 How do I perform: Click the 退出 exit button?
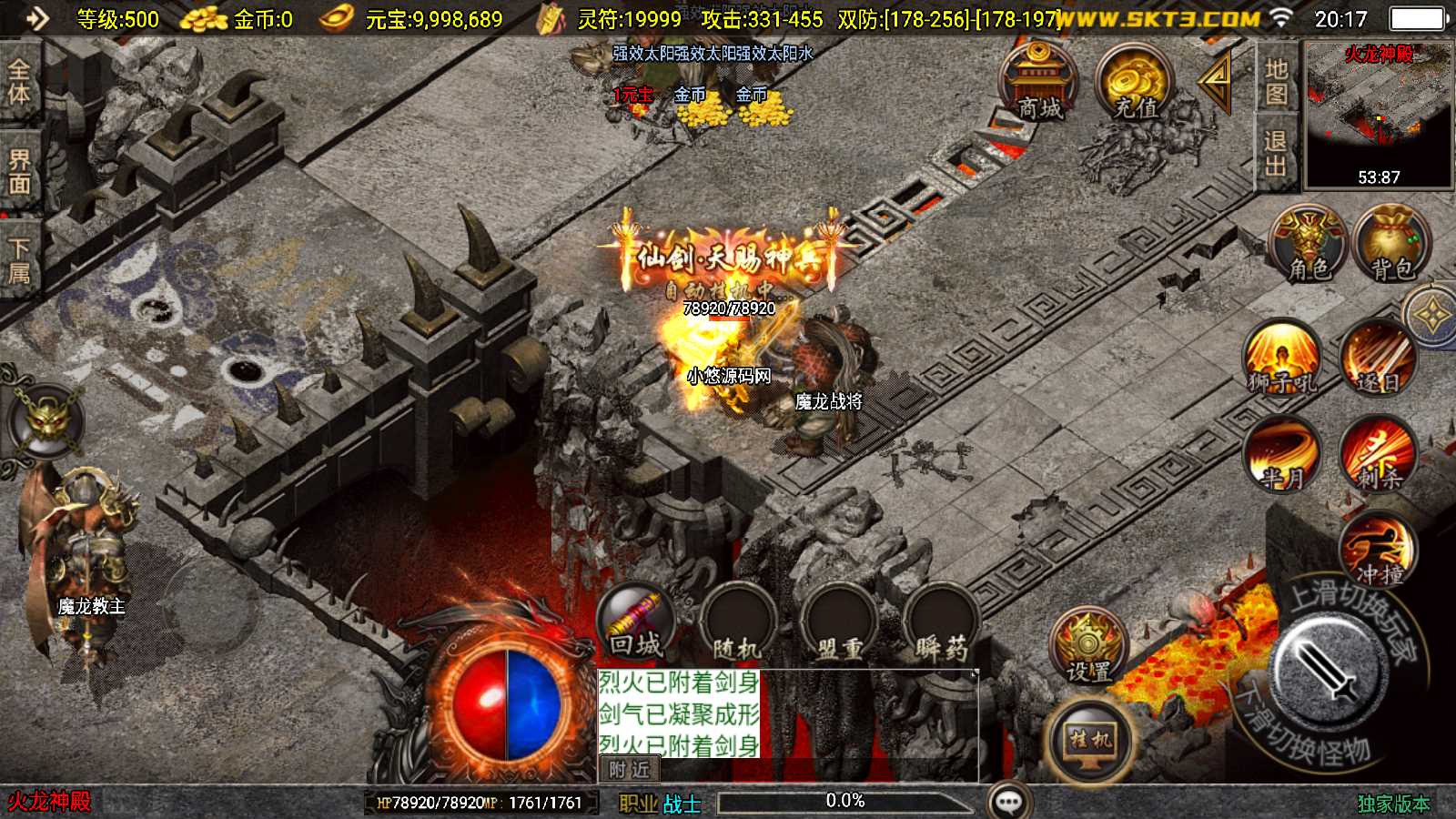[x=1276, y=154]
